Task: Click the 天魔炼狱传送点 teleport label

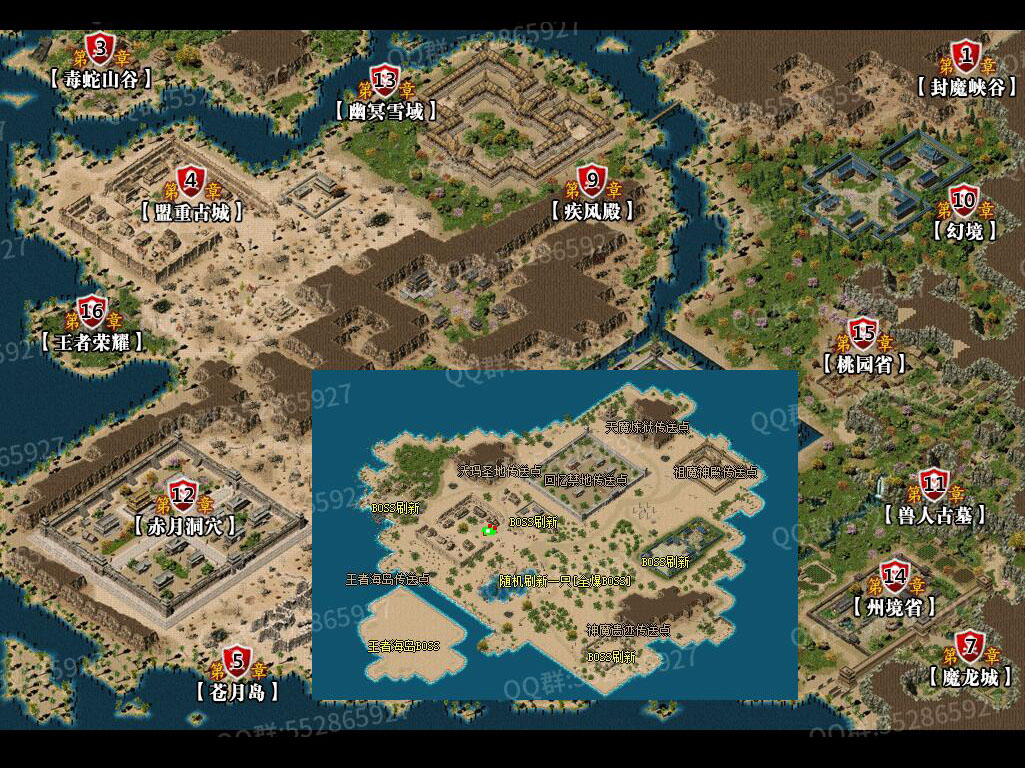Action: (x=647, y=427)
